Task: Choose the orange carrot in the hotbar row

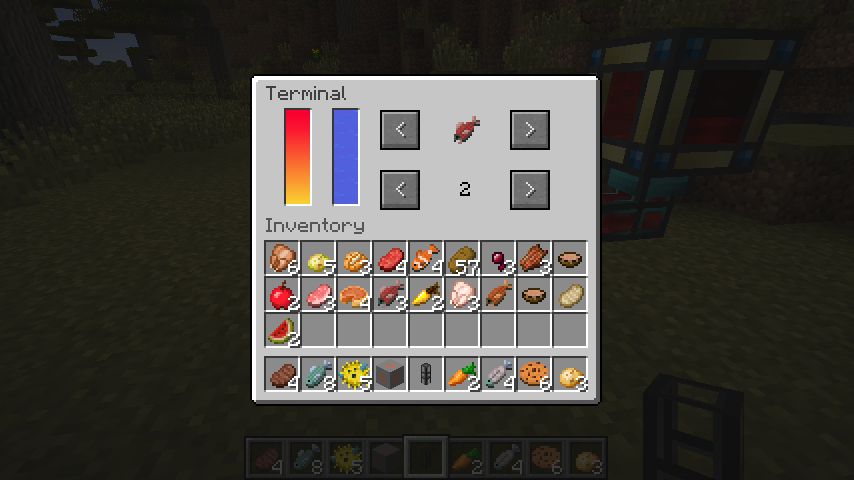Action: (462, 375)
